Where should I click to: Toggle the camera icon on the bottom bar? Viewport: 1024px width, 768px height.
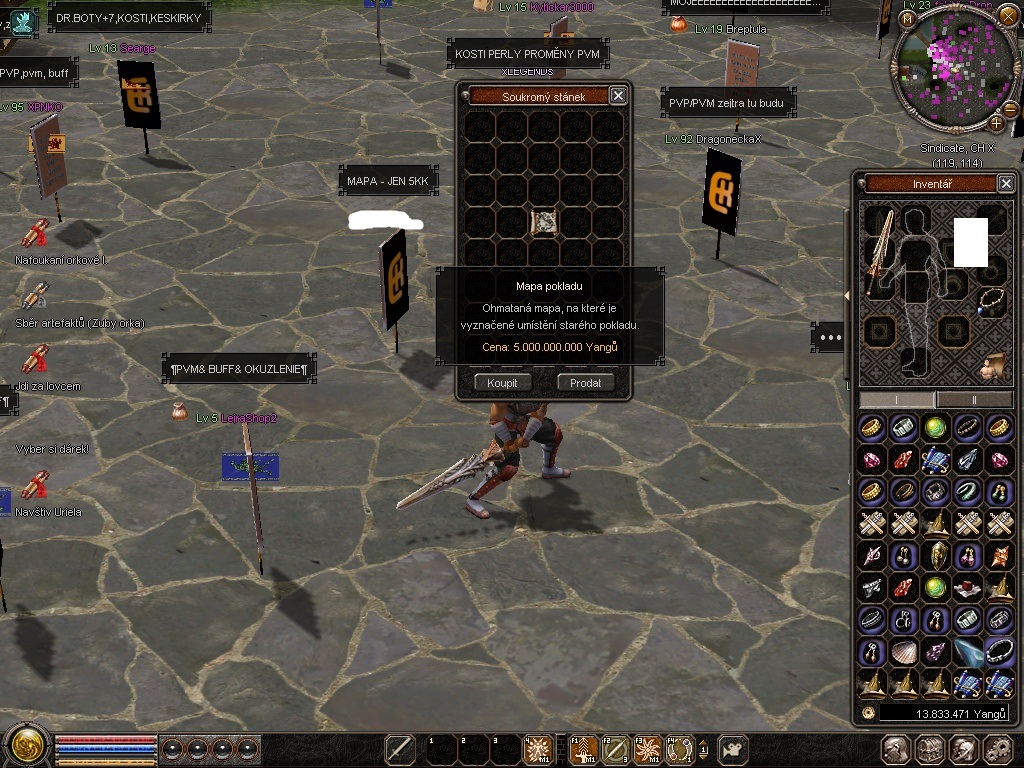coord(734,749)
